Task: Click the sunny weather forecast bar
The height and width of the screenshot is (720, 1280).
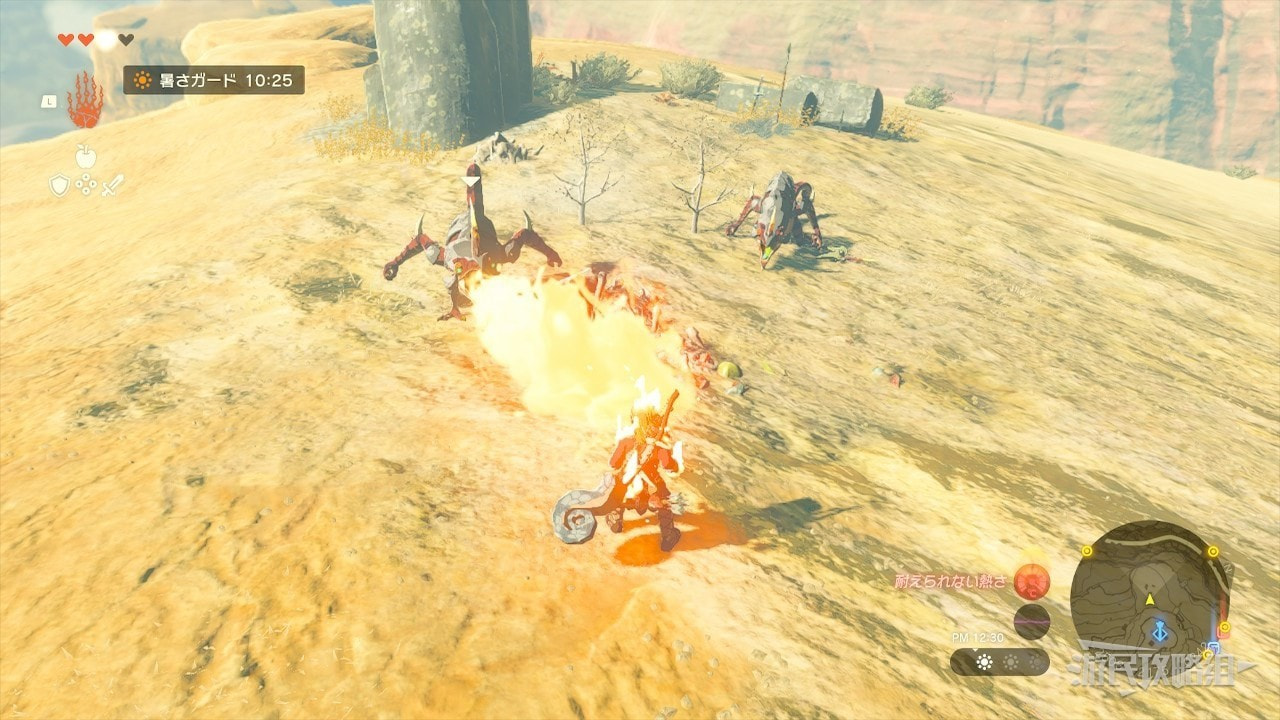Action: point(999,662)
